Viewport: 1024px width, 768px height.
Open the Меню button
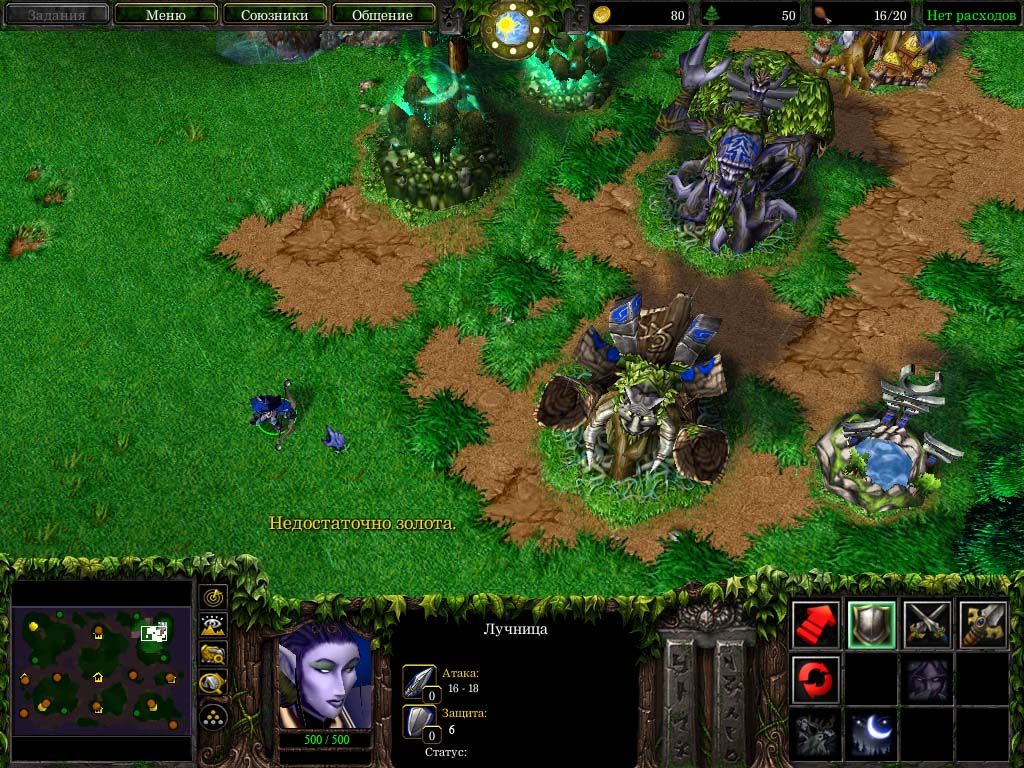pyautogui.click(x=166, y=15)
